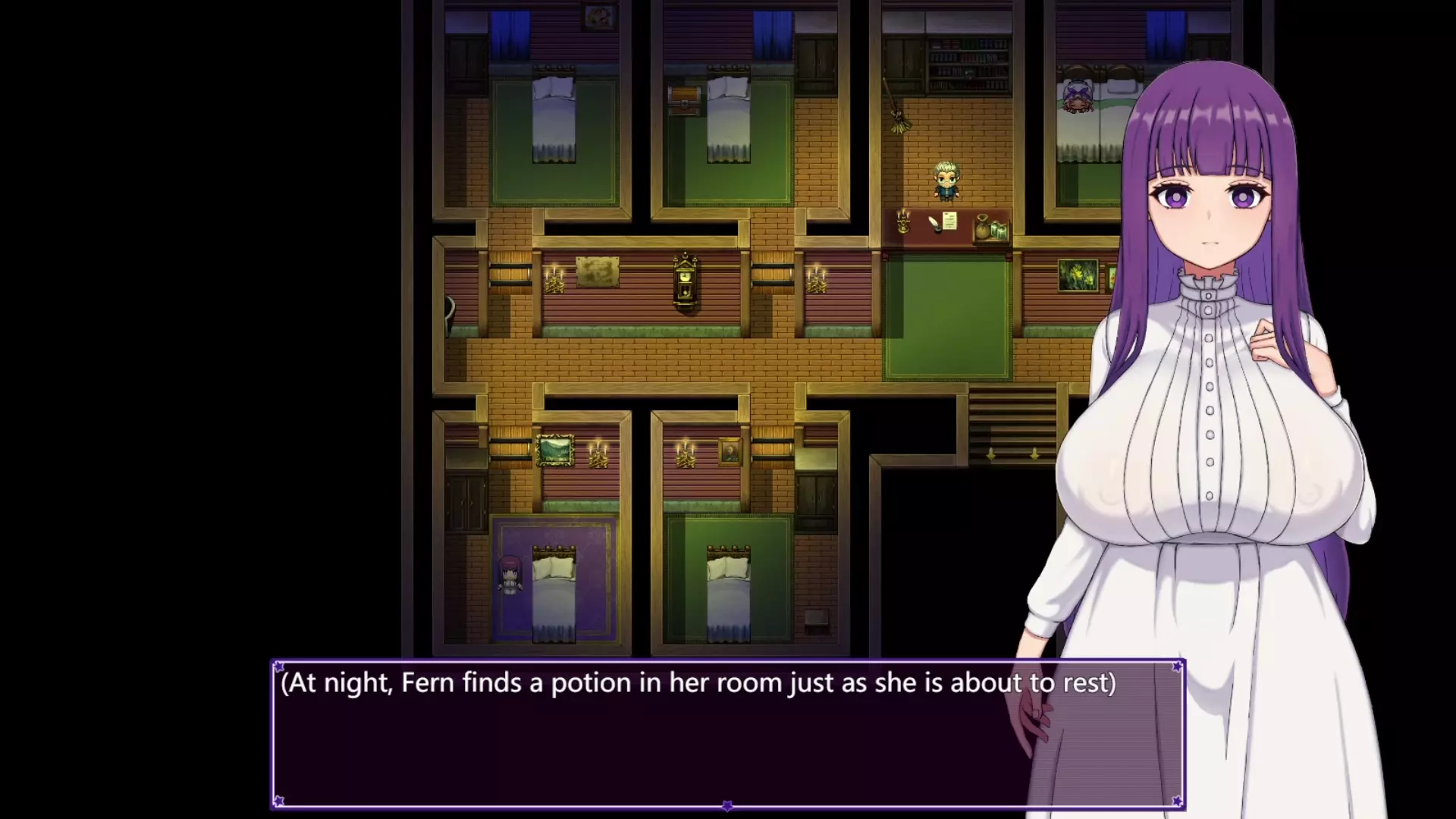Click the dialogue continue arrow indicator

pyautogui.click(x=727, y=805)
